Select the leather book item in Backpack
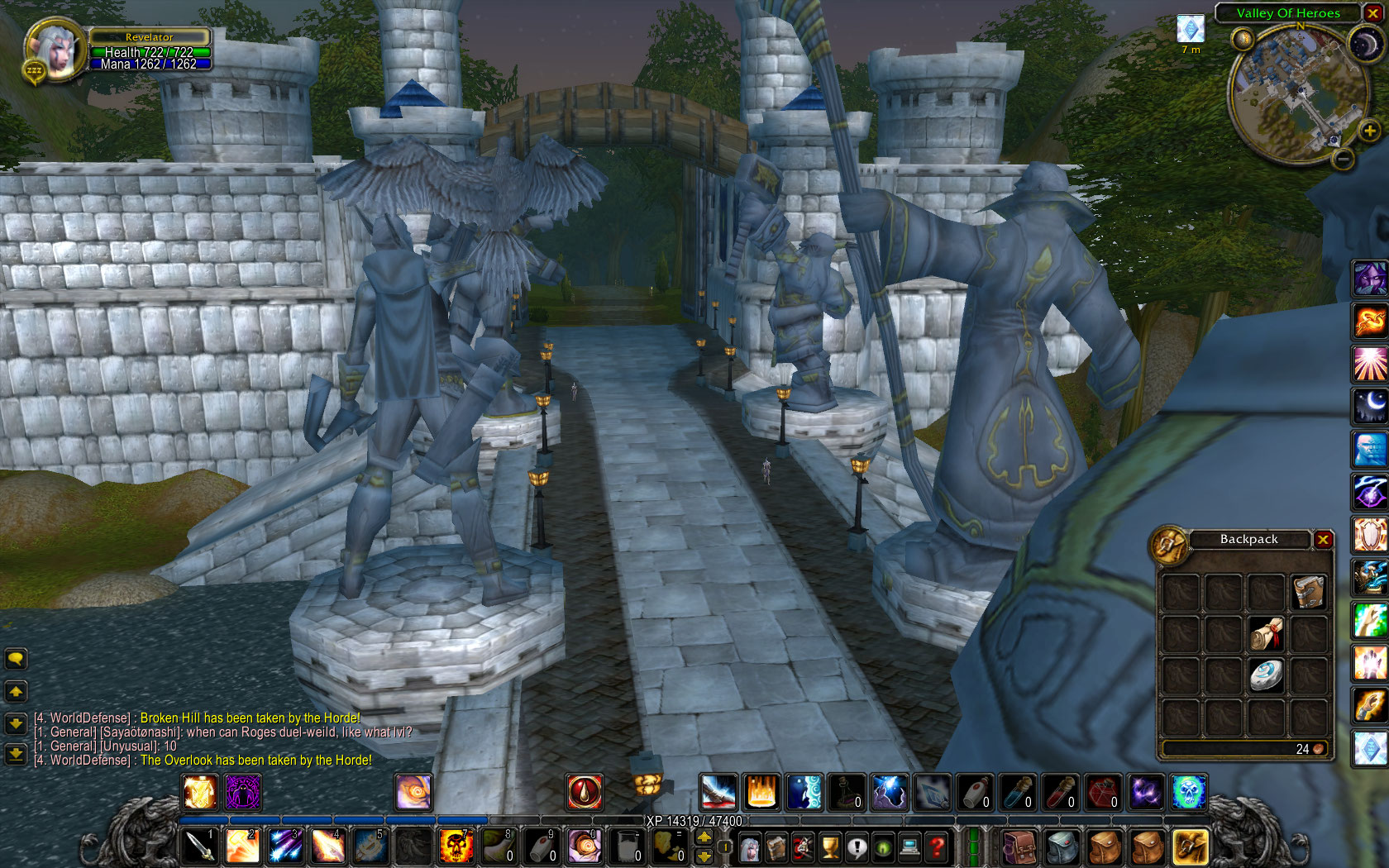The image size is (1389, 868). 1309,593
